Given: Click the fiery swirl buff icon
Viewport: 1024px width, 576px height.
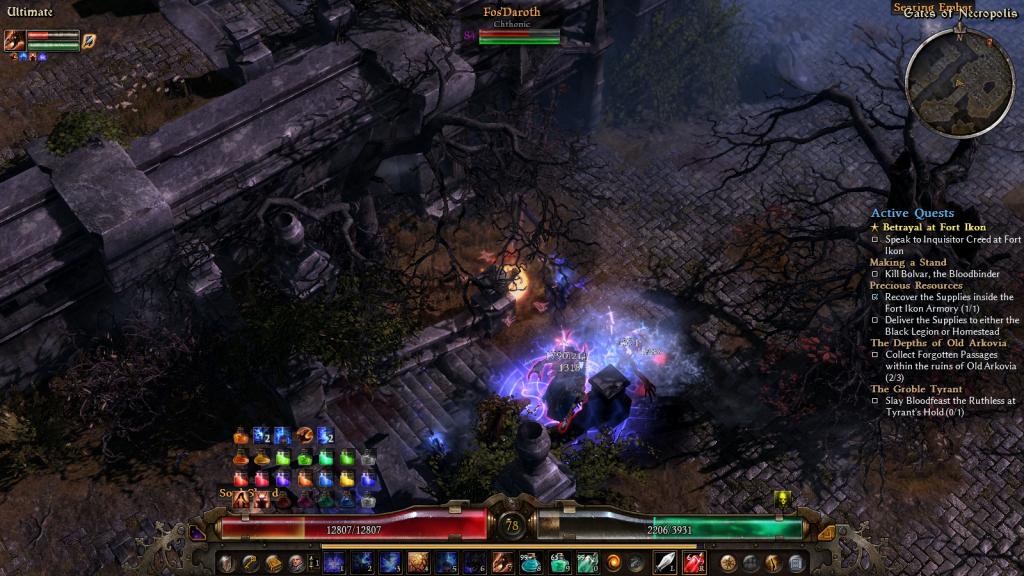Looking at the screenshot, I should pyautogui.click(x=305, y=435).
